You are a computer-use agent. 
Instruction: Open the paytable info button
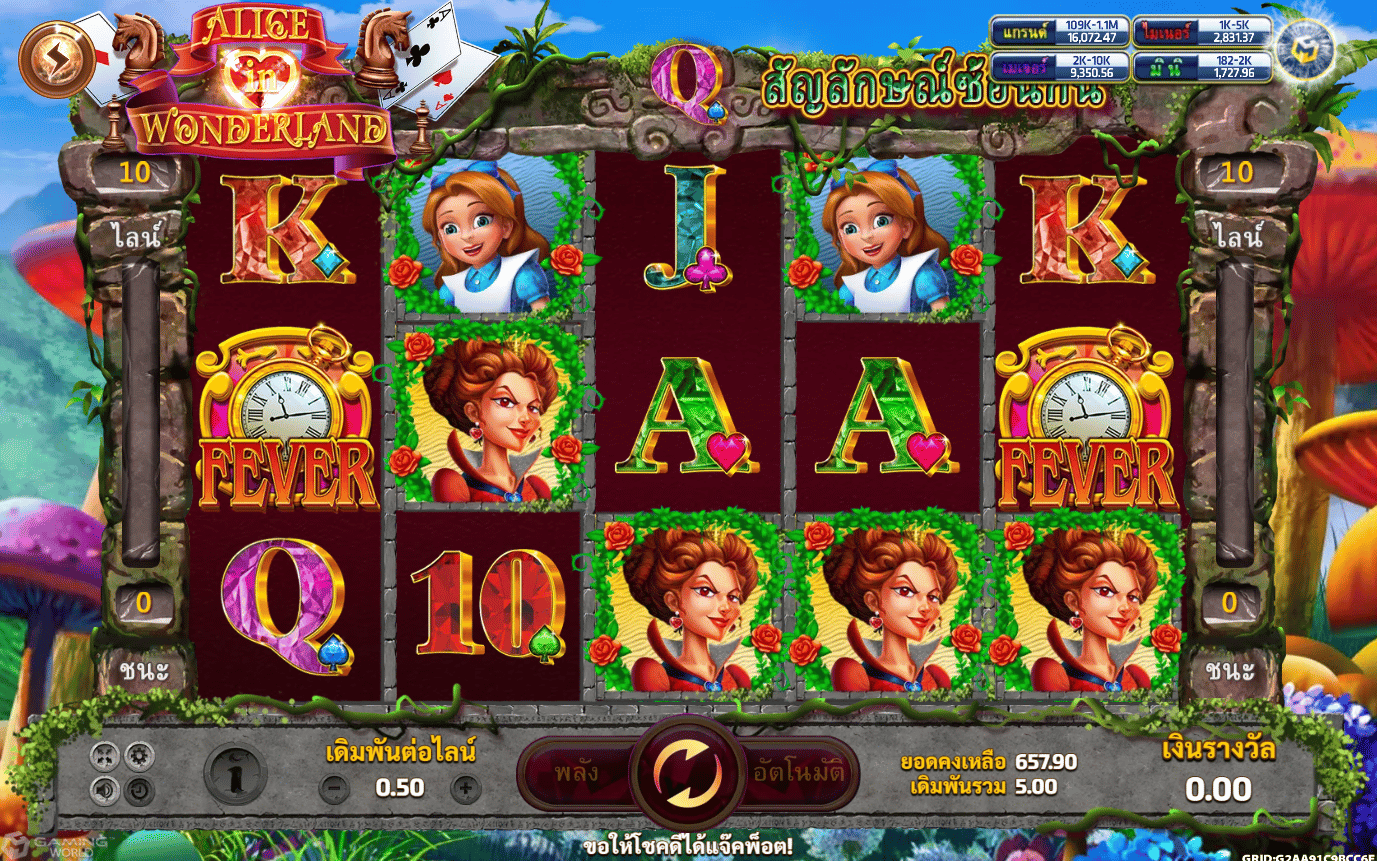[x=235, y=773]
